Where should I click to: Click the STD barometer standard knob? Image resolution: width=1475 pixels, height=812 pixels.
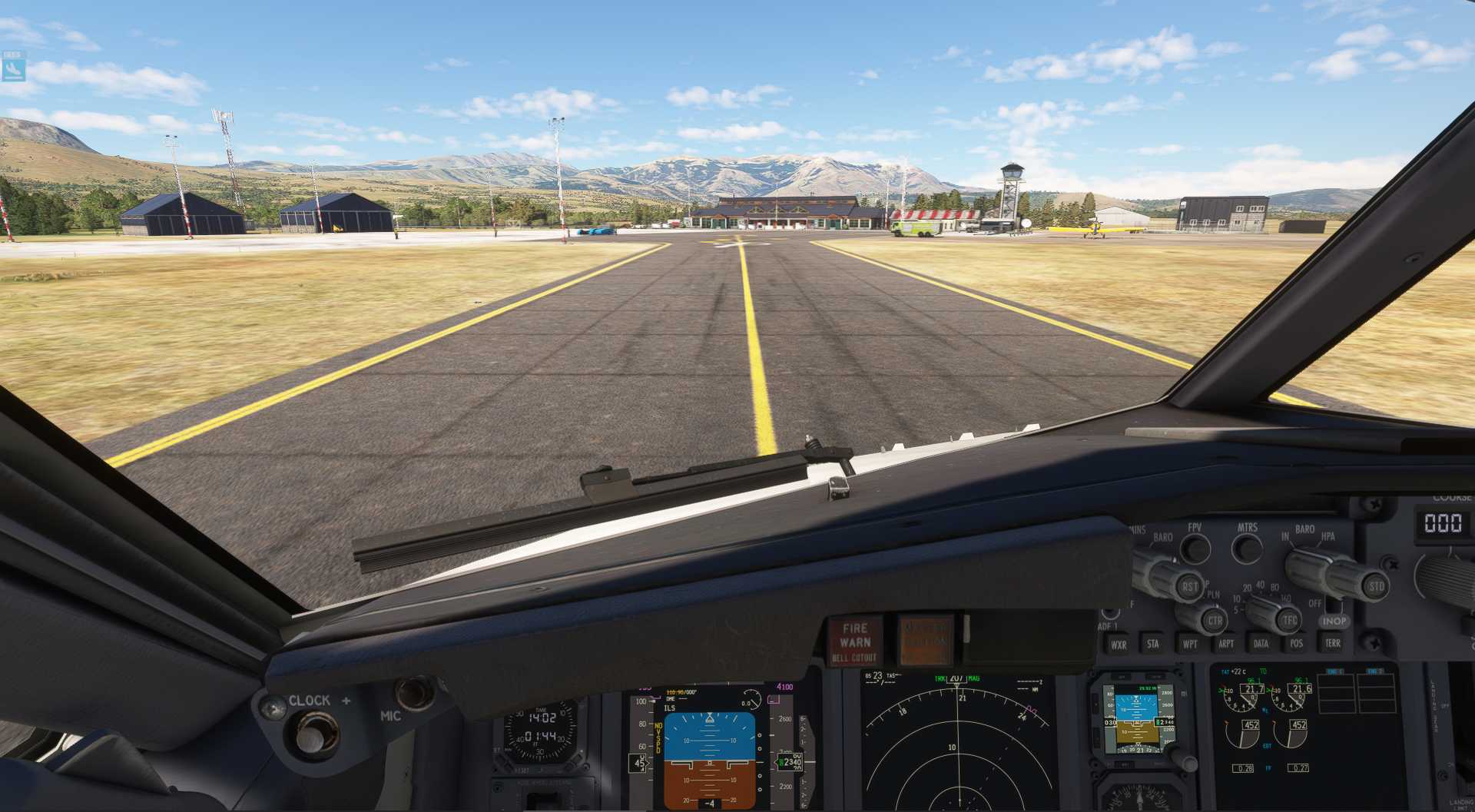(1375, 587)
